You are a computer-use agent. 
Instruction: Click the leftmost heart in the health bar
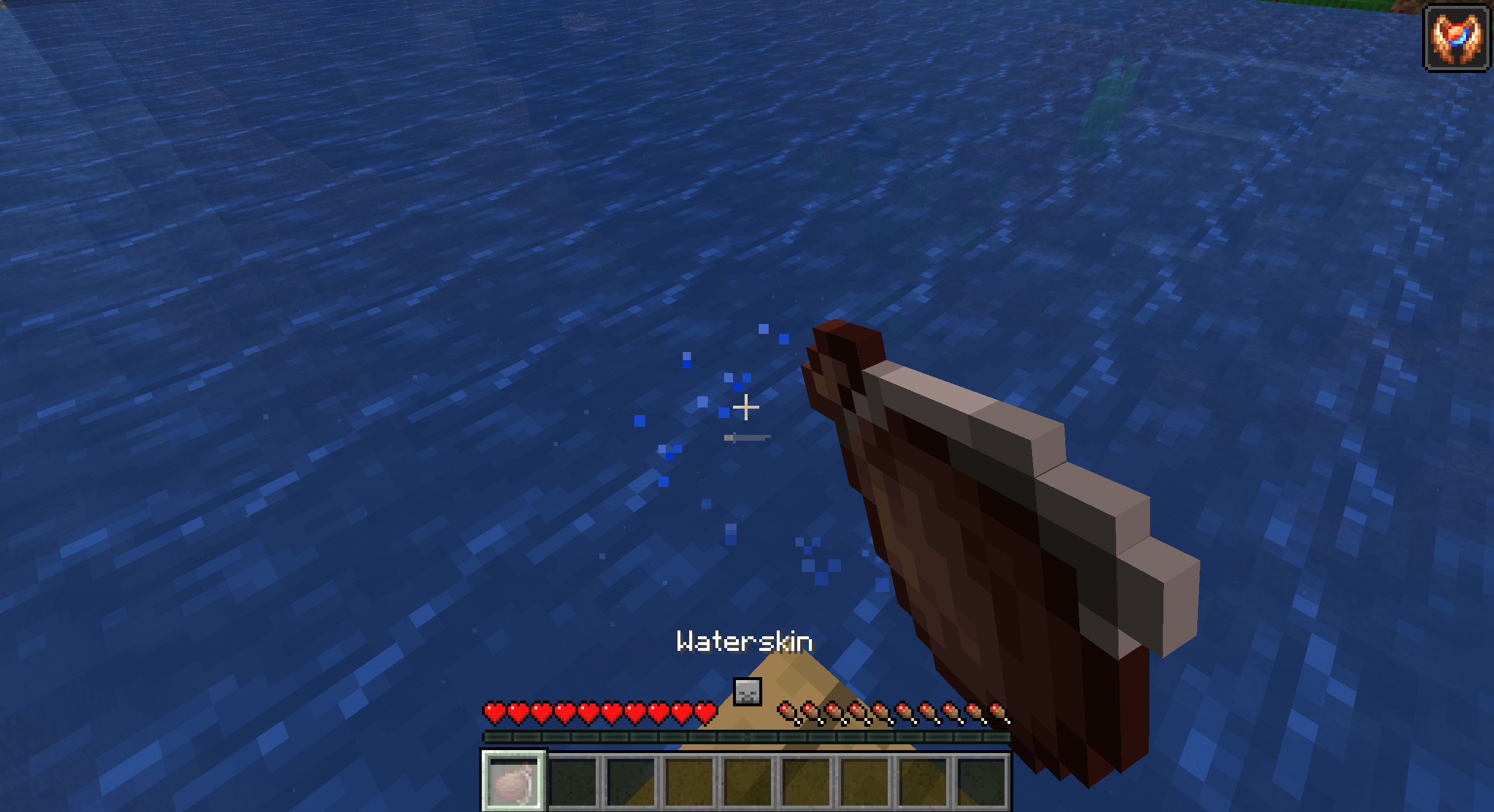(x=492, y=713)
